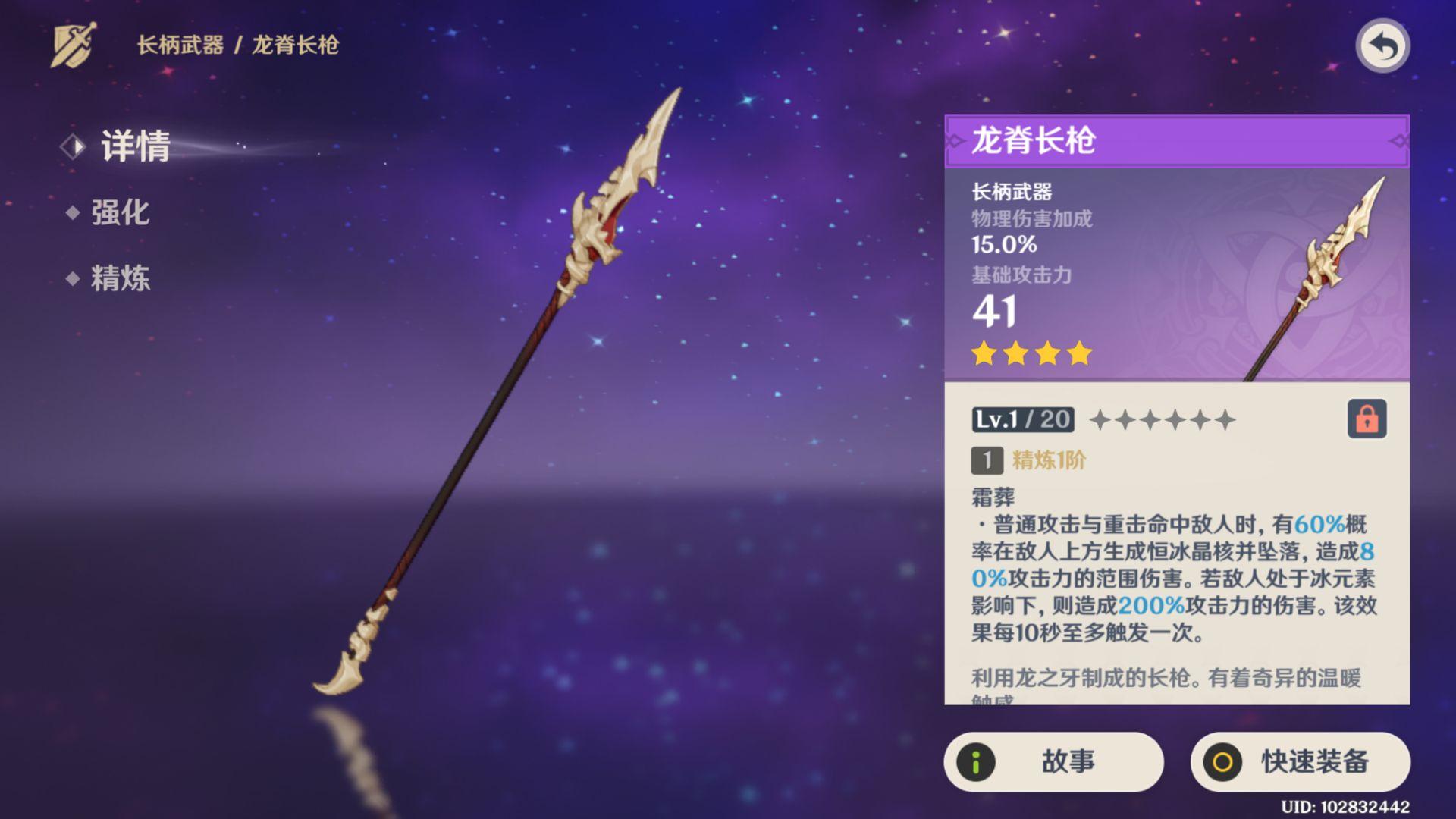Click the Lv.1 / 20 level display
Image resolution: width=1456 pixels, height=819 pixels.
coord(1023,419)
